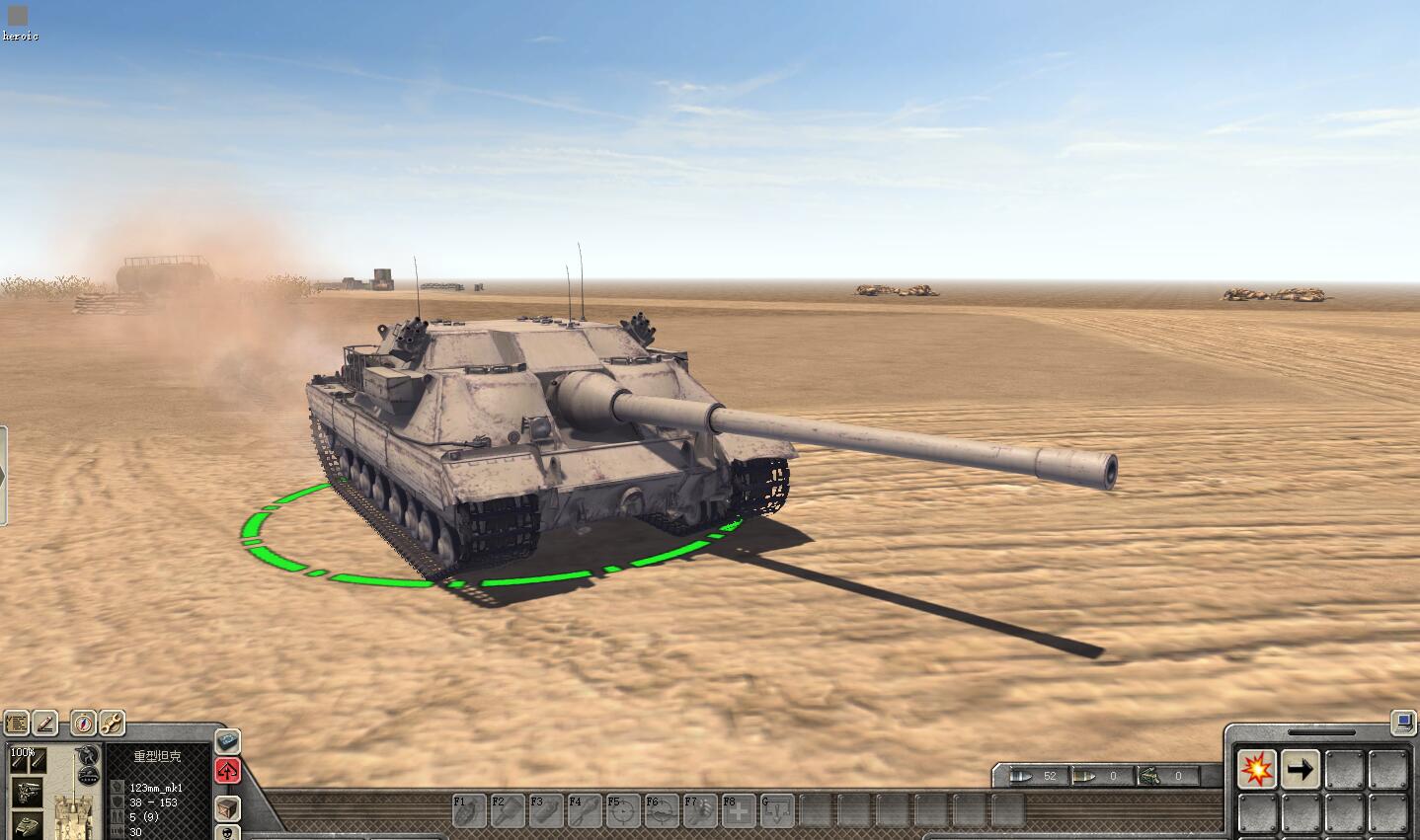Select the F1 grenade icon
This screenshot has width=1420, height=840.
tap(468, 811)
